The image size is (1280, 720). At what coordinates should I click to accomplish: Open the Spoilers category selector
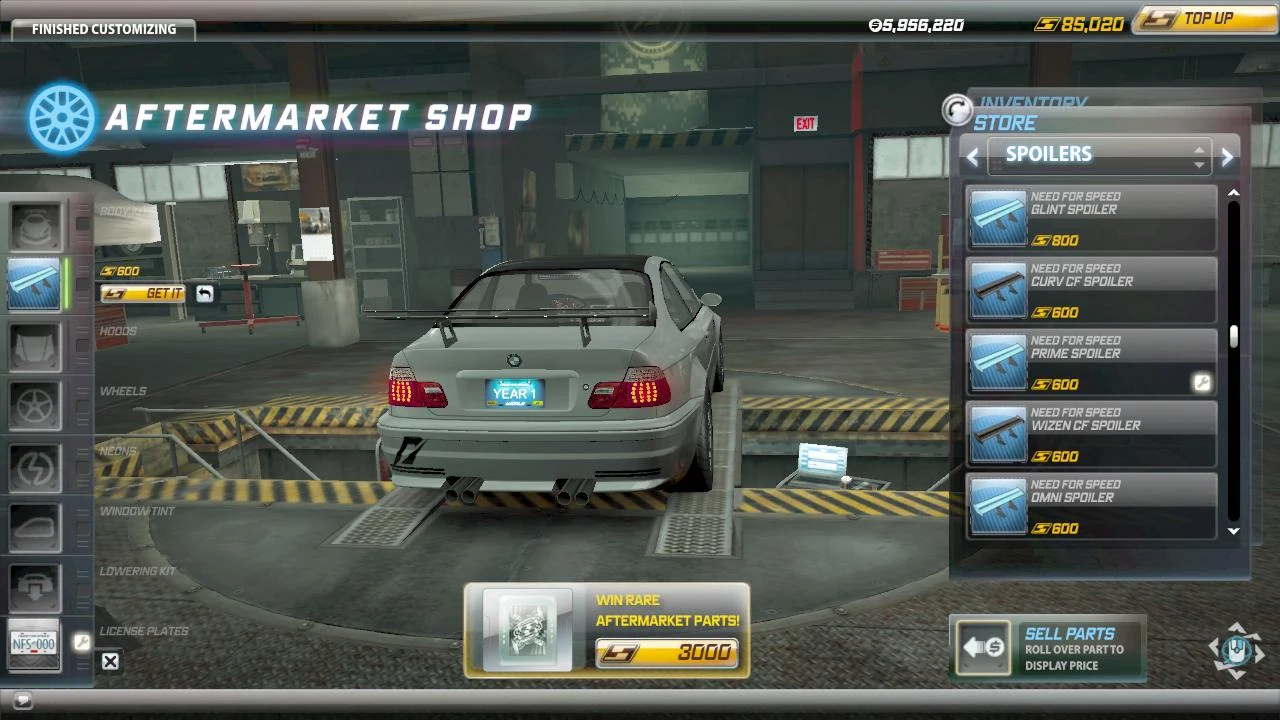pos(1097,155)
